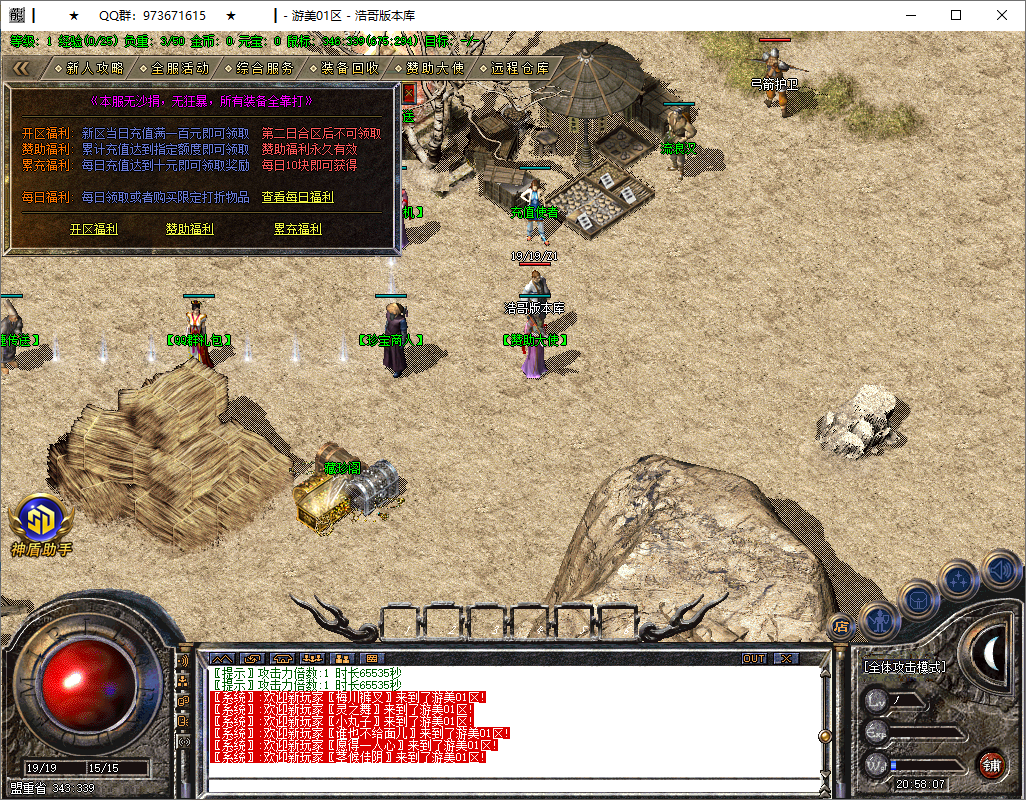Open the bag inventory round icon
Viewport: 1026px width, 800px height.
[918, 599]
